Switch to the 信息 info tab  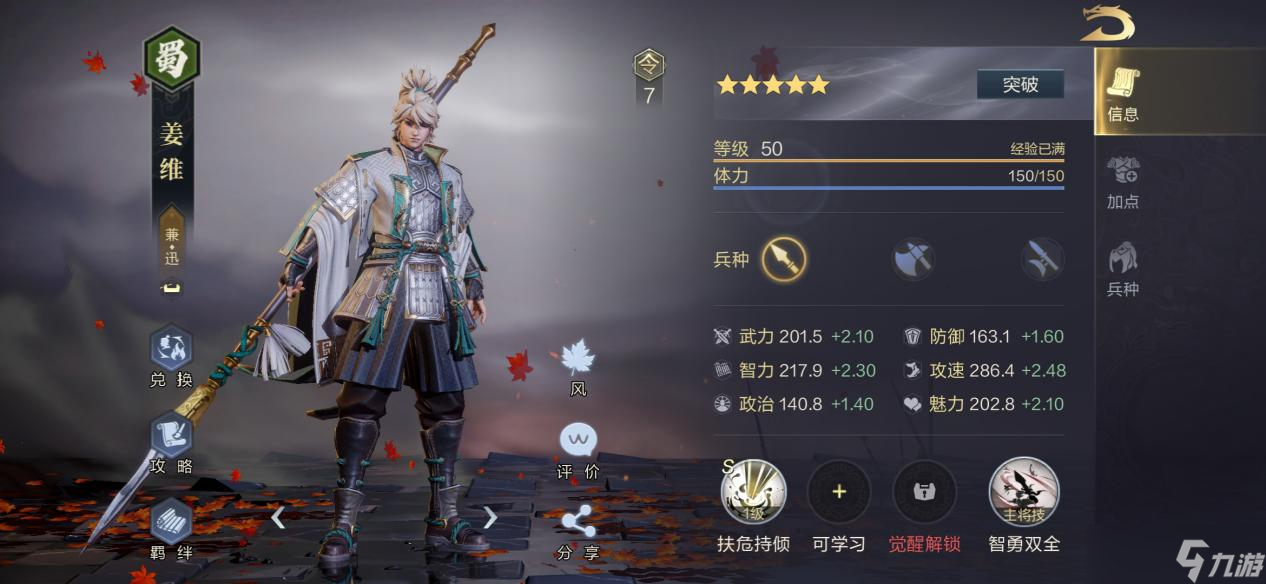pos(1123,94)
